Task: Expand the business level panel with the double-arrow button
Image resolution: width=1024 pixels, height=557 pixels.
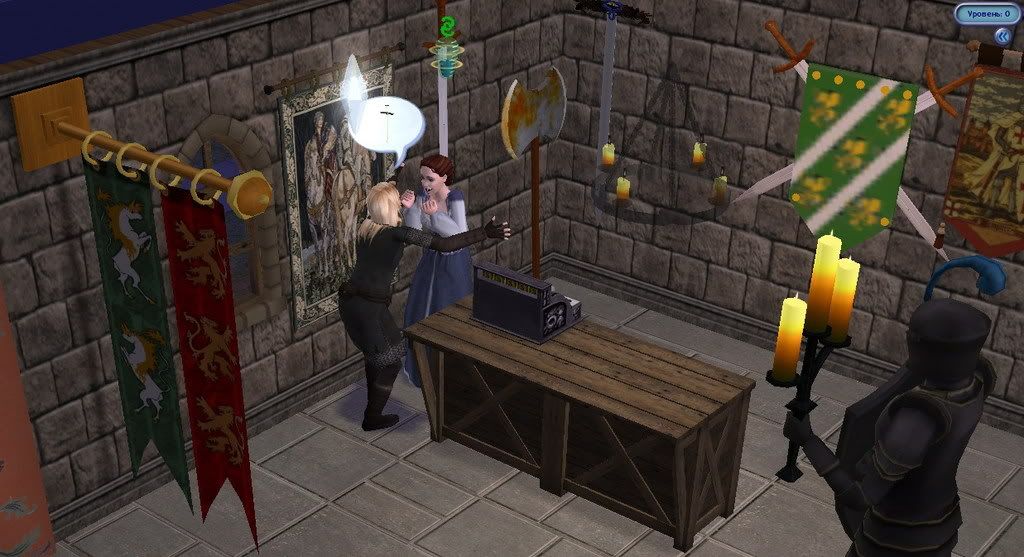Action: click(1001, 36)
